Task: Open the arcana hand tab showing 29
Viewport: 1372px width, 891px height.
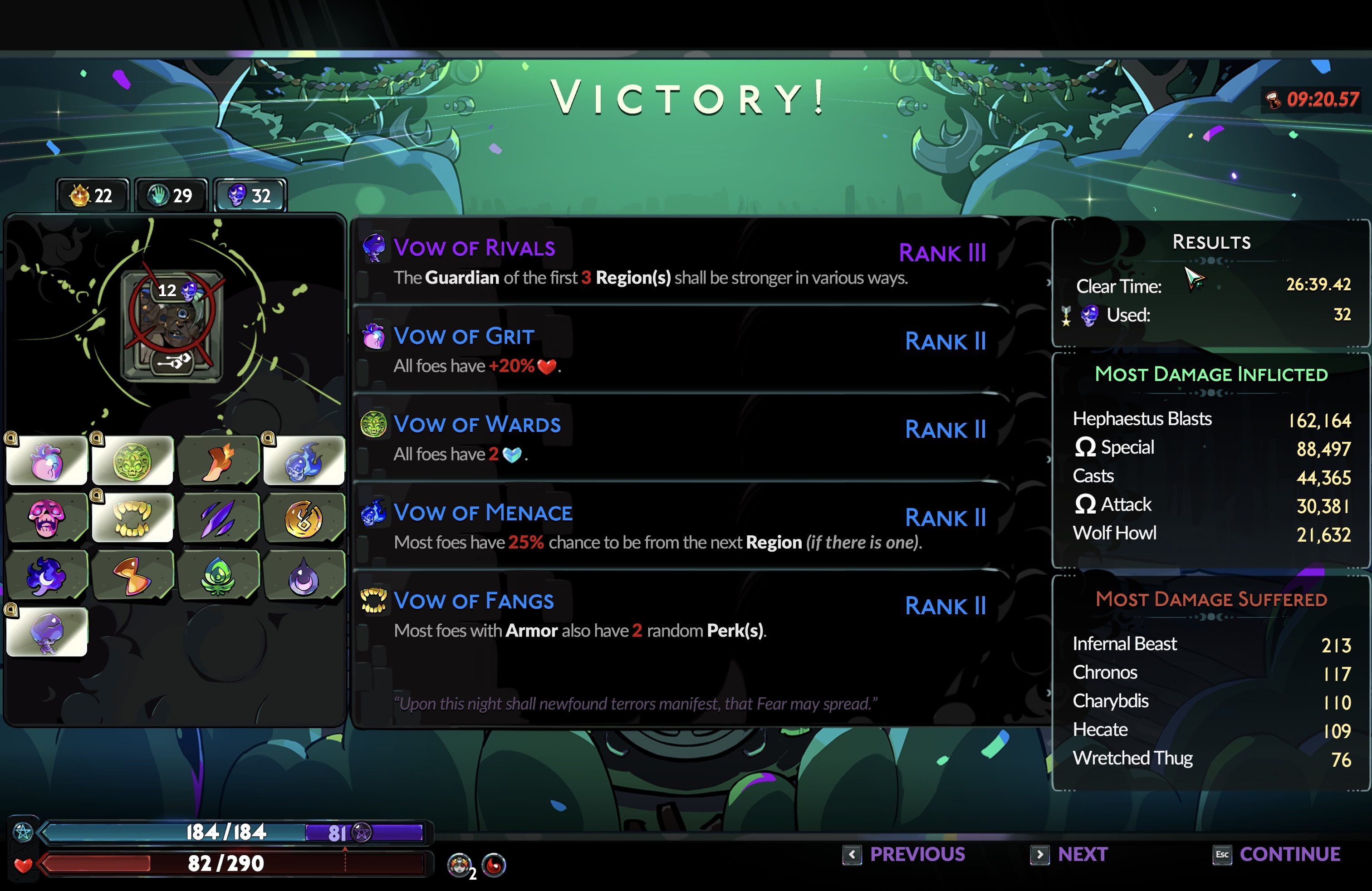Action: [x=171, y=196]
